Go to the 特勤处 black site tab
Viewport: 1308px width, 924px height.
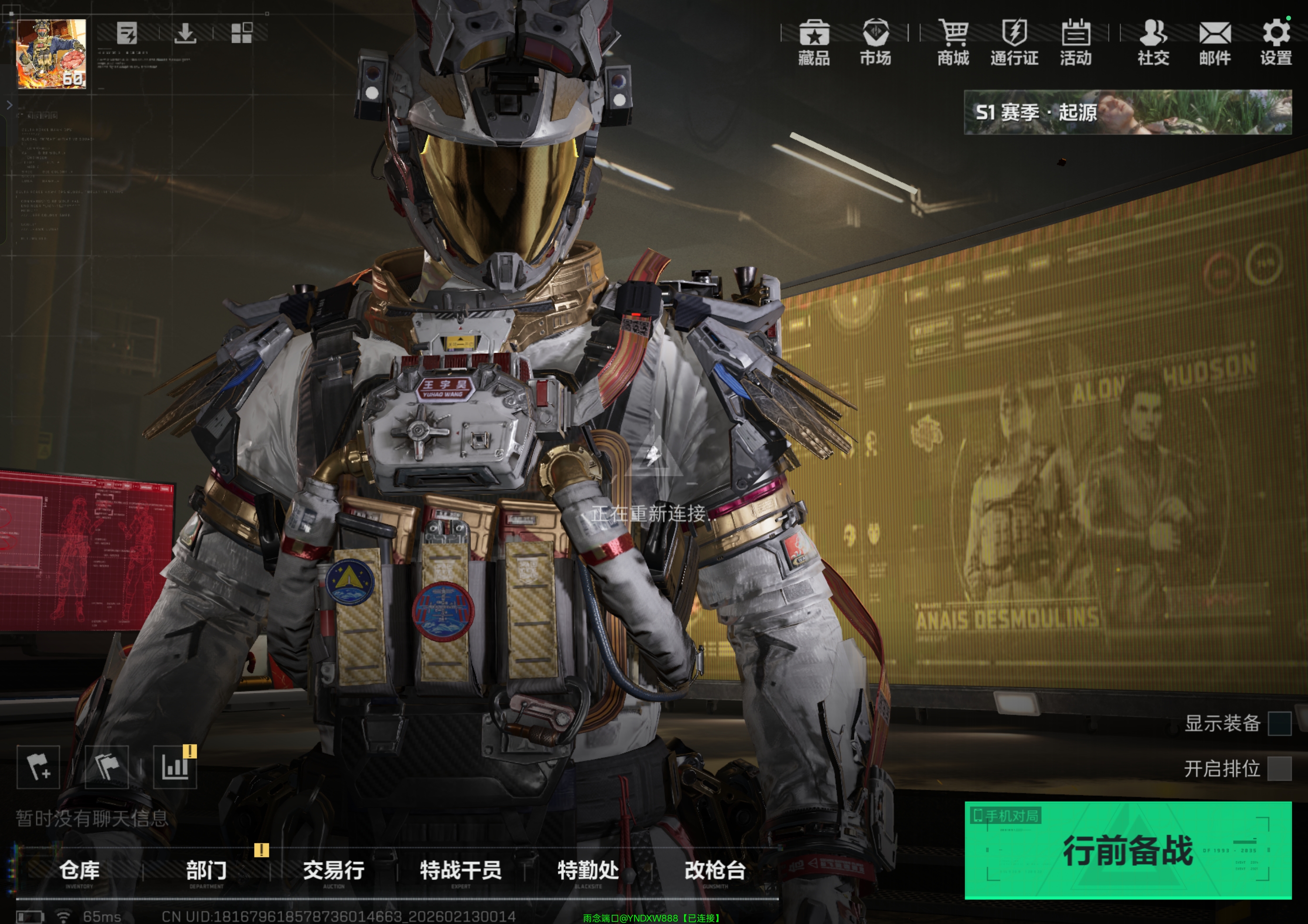pyautogui.click(x=588, y=871)
